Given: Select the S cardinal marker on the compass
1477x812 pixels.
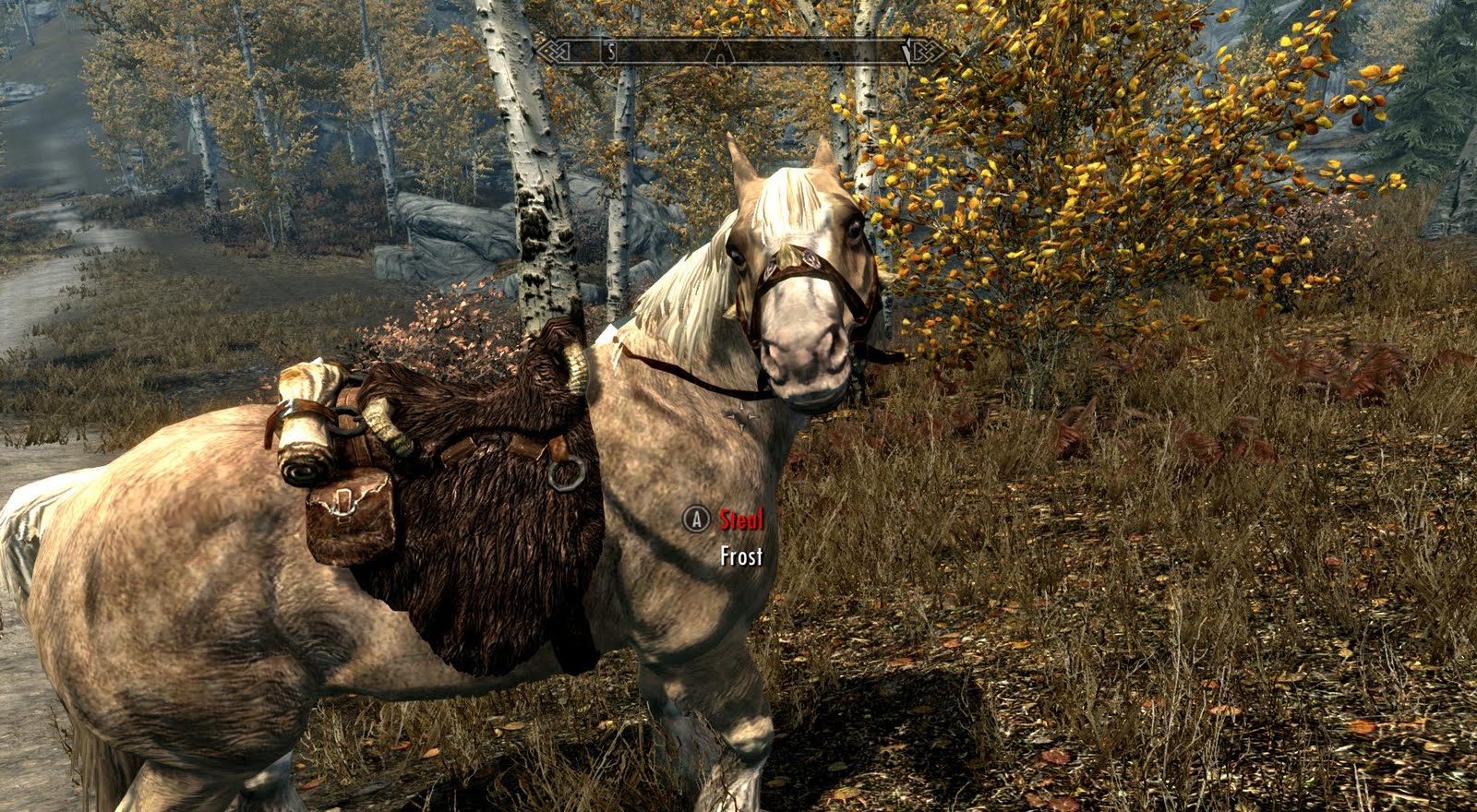Looking at the screenshot, I should pos(610,53).
